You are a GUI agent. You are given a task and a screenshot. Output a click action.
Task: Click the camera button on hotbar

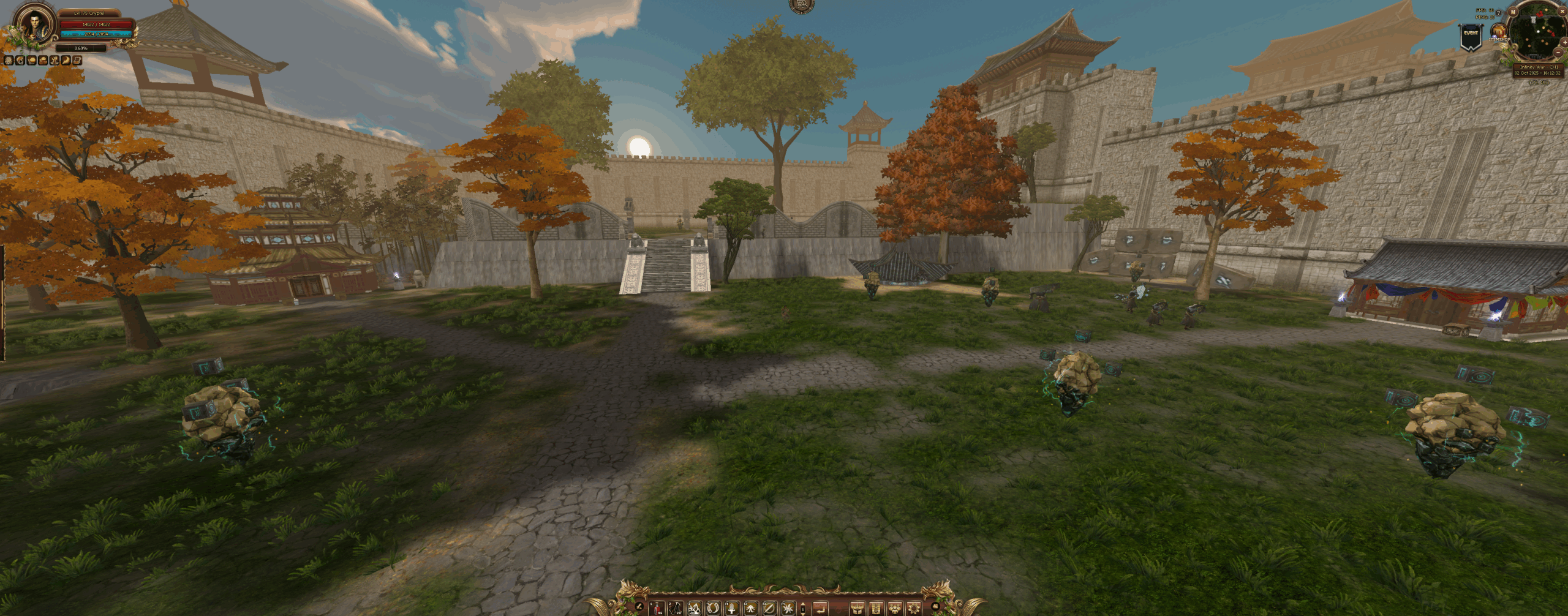point(935,607)
